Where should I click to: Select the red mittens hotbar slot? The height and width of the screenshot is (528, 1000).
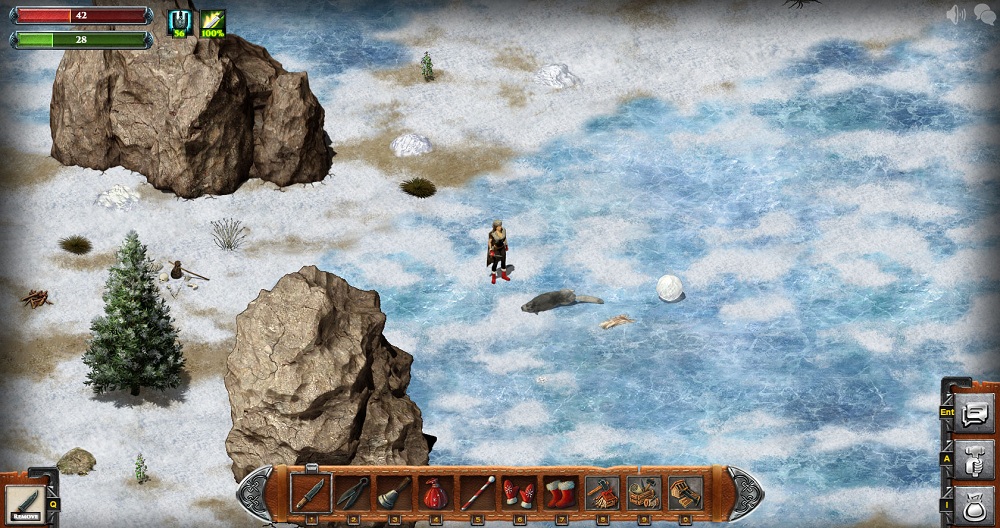[518, 492]
